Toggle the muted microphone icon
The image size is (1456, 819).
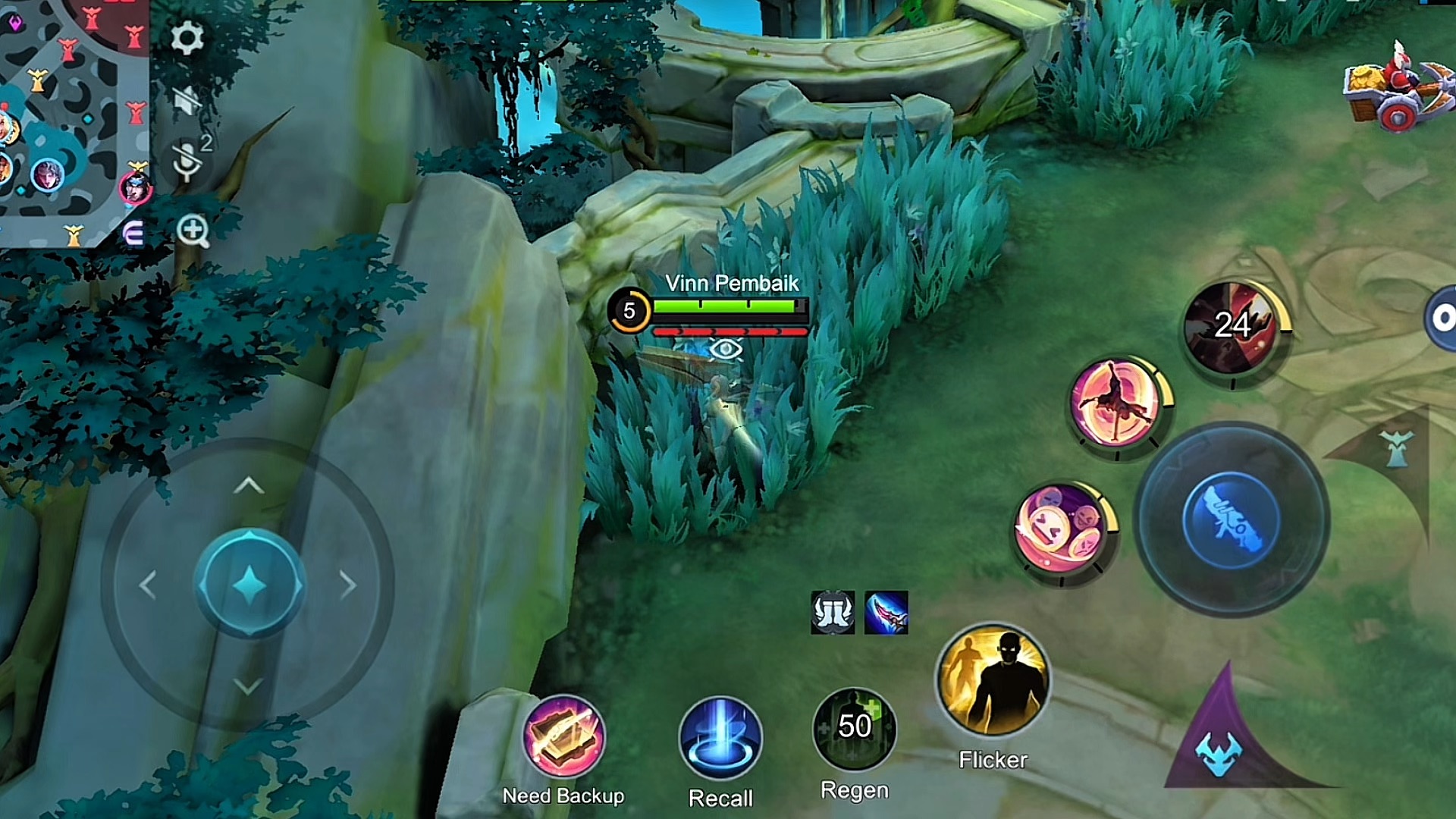pos(187,160)
